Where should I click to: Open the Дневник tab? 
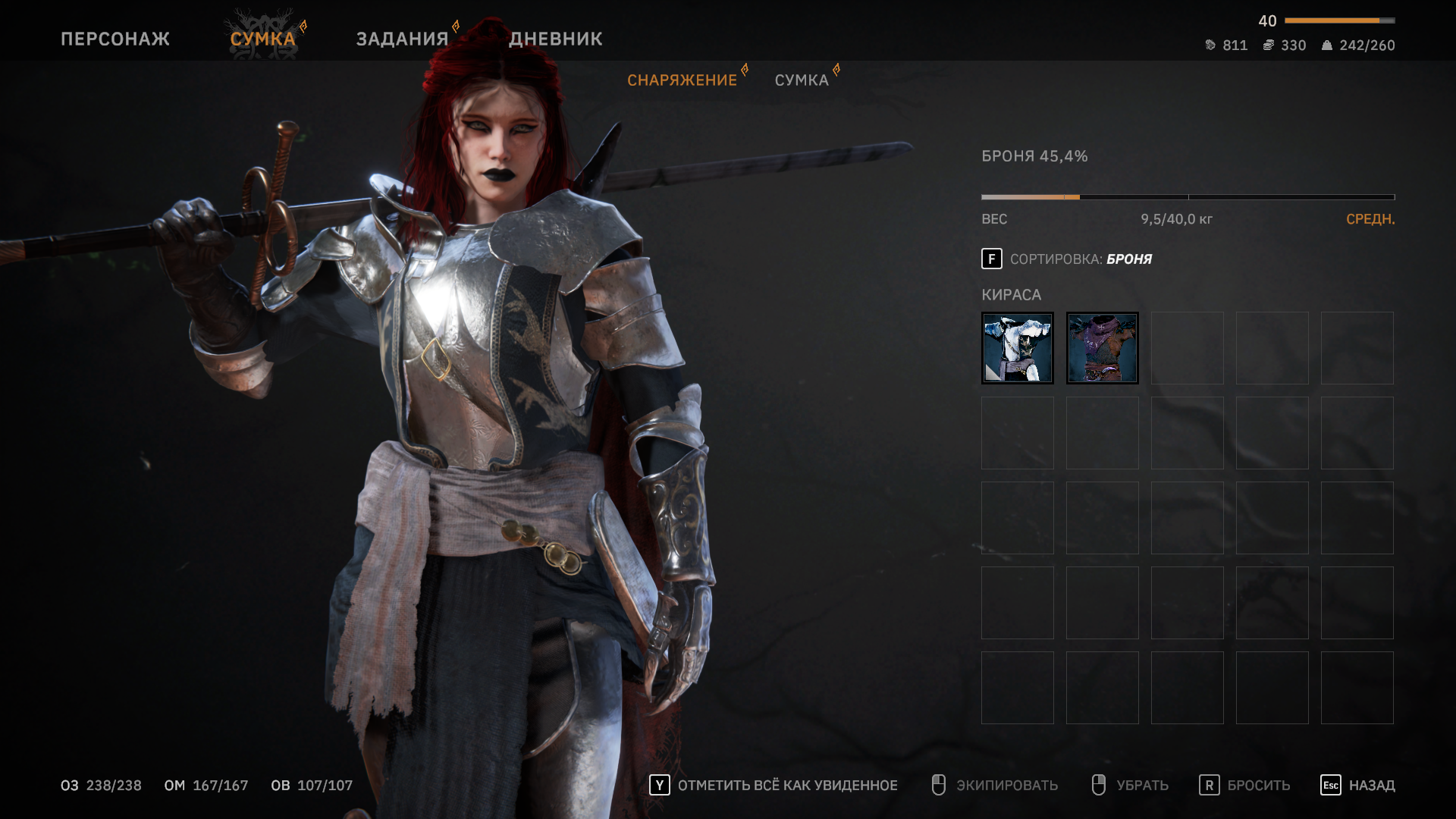(x=556, y=39)
